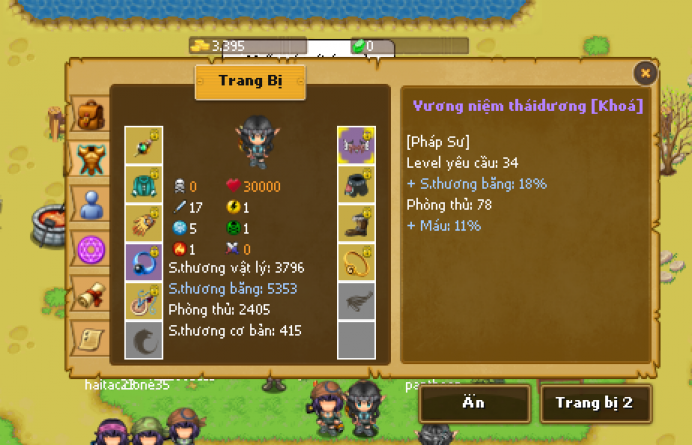Select the blue ring slot
Screen dimensions: 692x445
(143, 262)
